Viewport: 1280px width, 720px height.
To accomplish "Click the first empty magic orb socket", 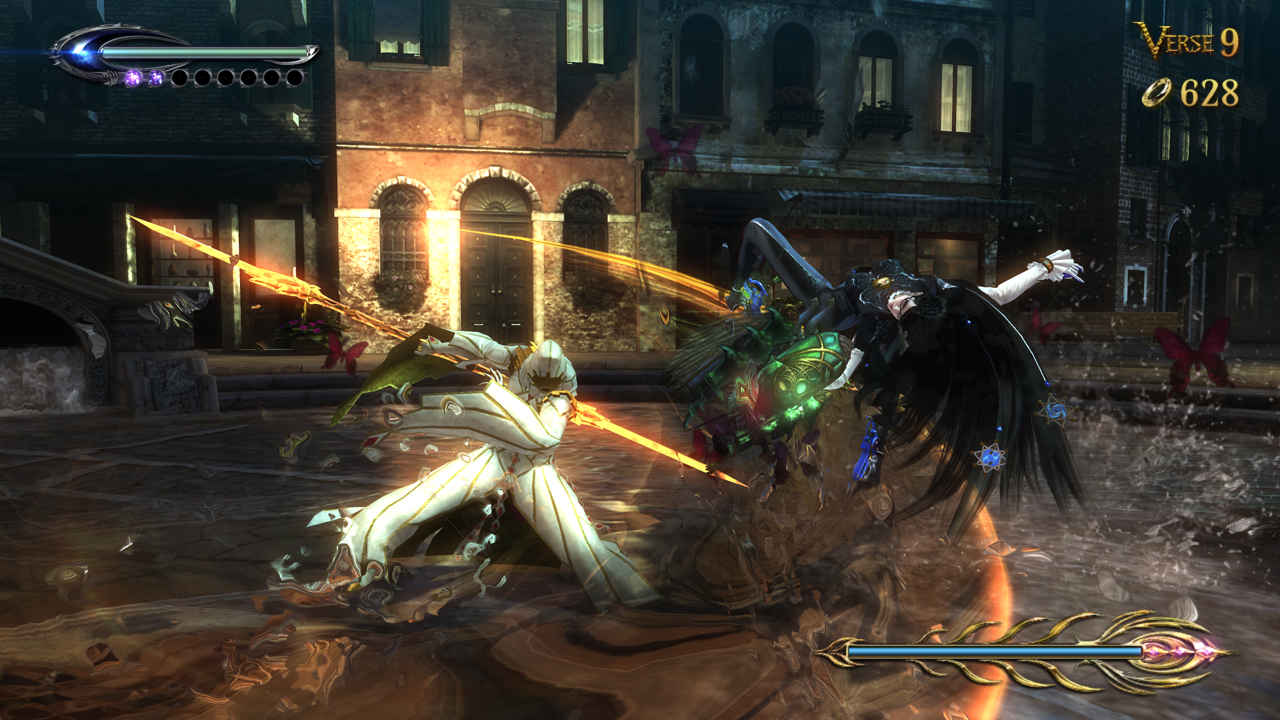I will coord(180,77).
